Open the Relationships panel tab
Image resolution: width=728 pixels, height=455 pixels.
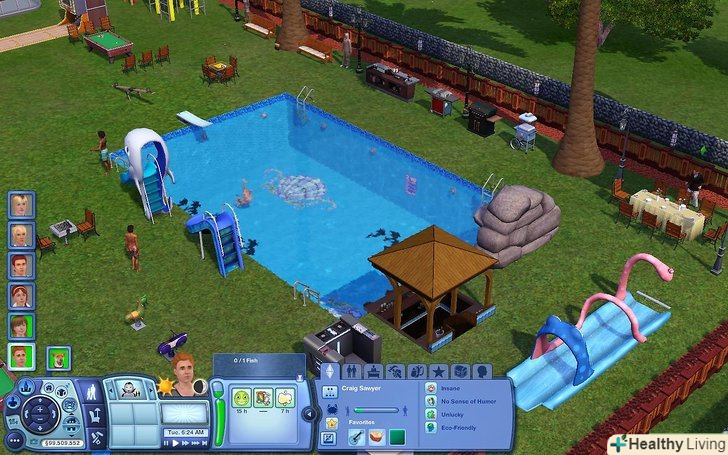click(x=351, y=372)
